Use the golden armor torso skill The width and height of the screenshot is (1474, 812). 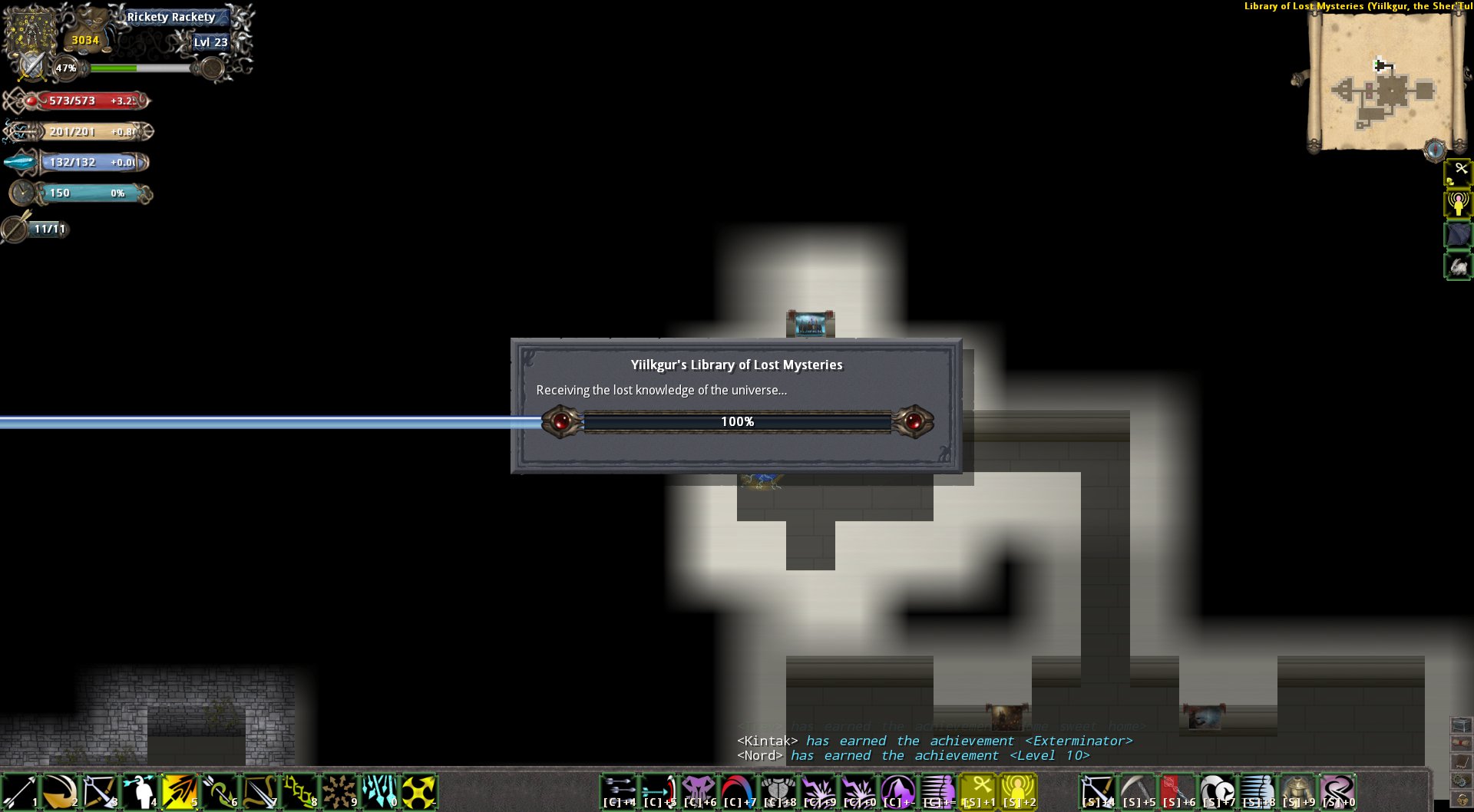coord(1297,792)
